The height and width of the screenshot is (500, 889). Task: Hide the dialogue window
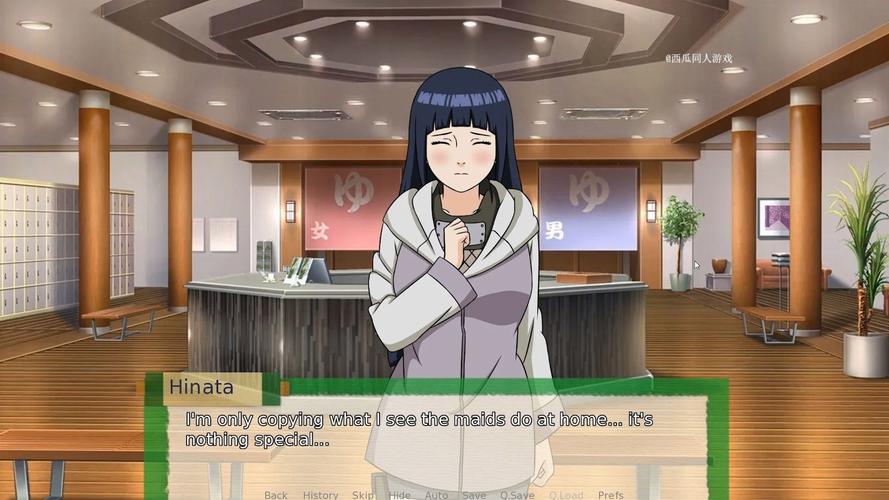399,495
